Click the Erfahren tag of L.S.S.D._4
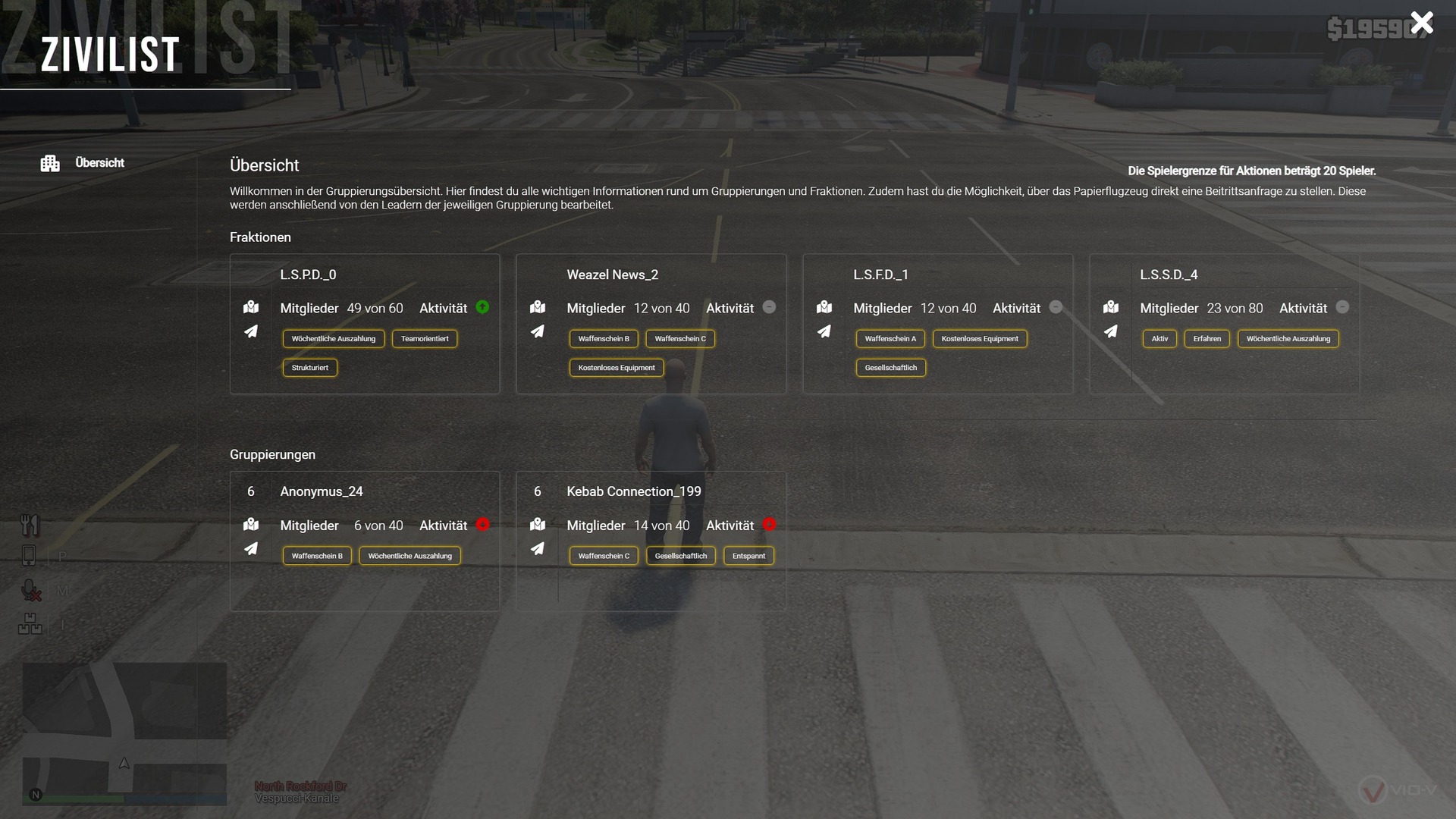This screenshot has width=1456, height=819. click(1207, 339)
